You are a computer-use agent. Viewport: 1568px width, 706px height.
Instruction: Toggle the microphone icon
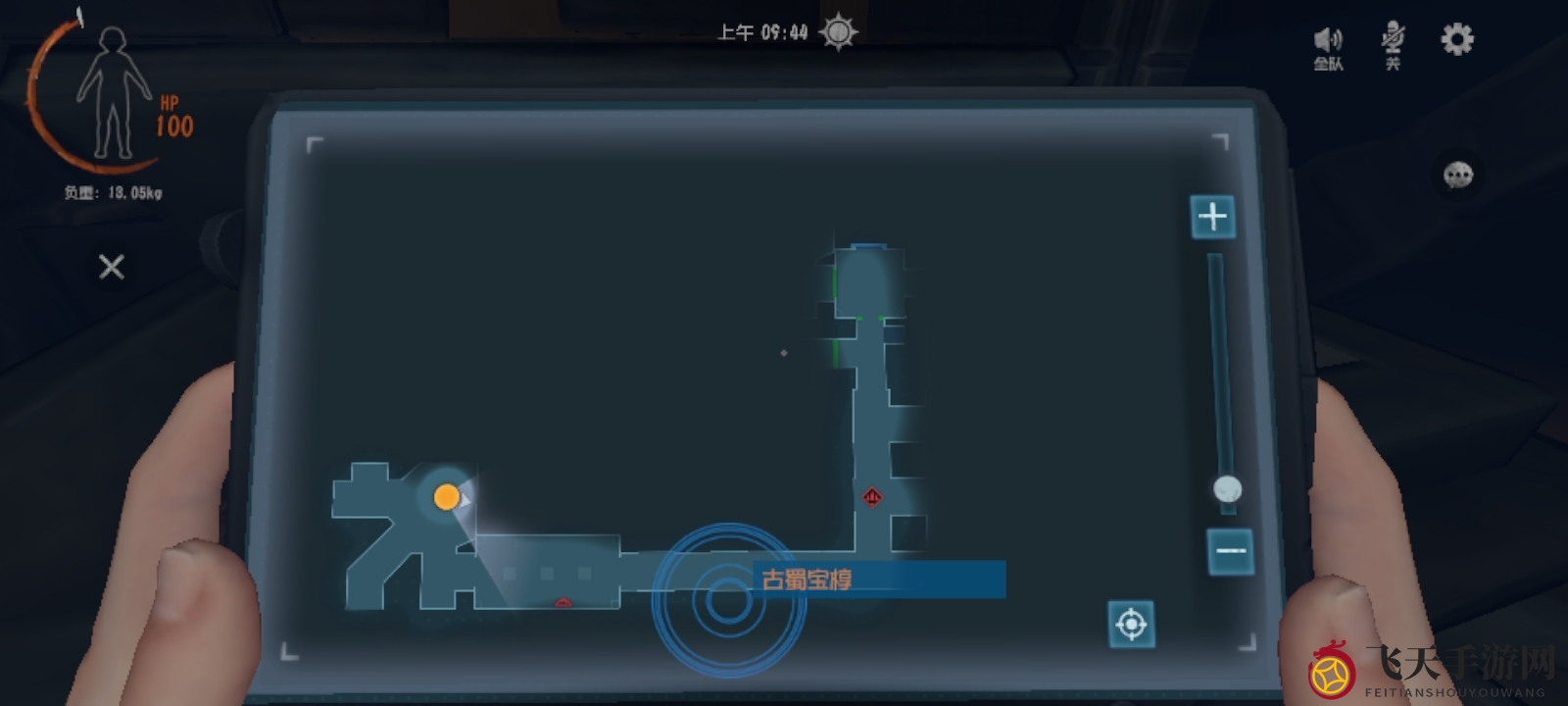point(1392,44)
